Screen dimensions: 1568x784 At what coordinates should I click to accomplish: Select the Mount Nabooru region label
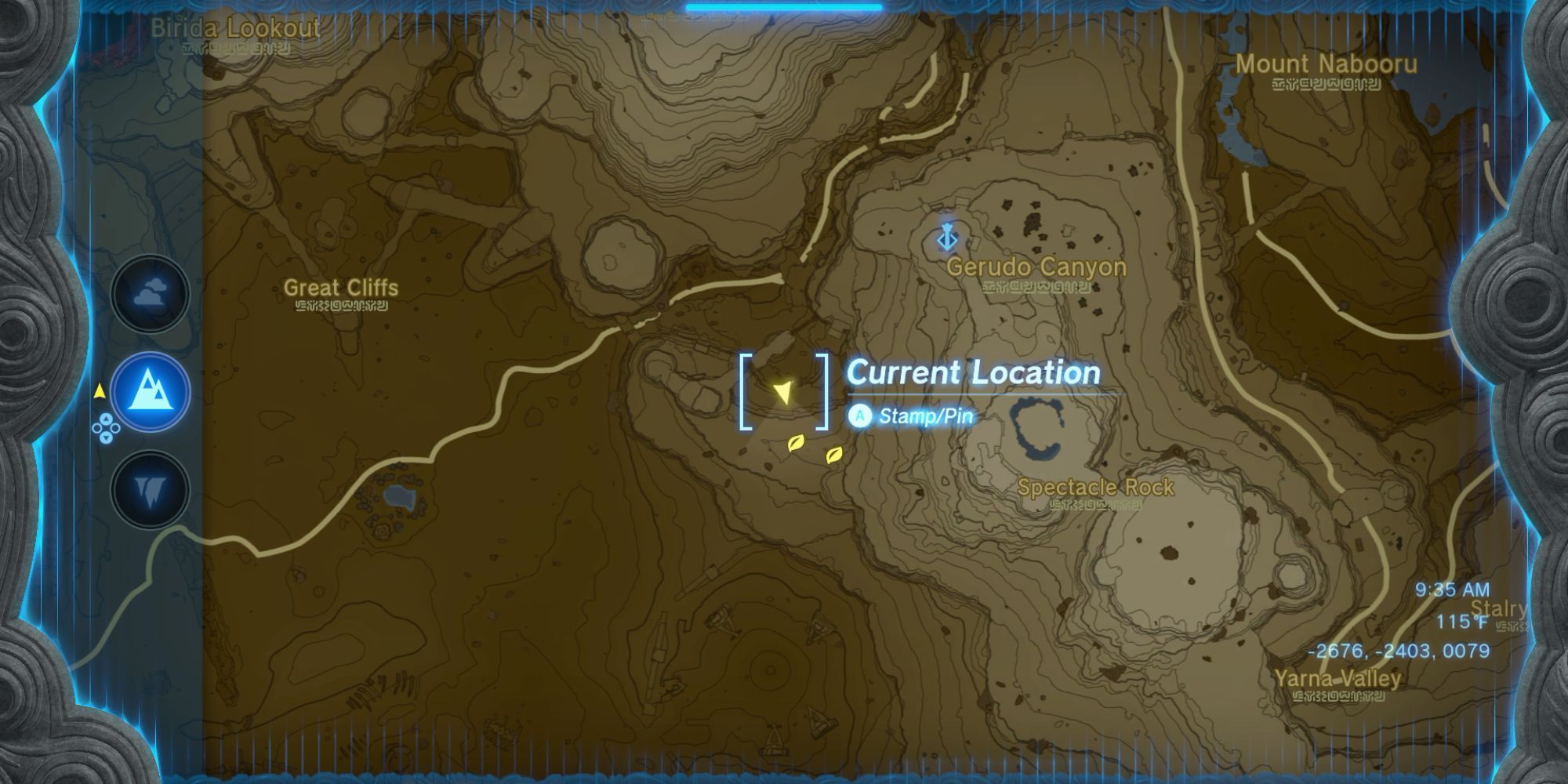click(1327, 66)
